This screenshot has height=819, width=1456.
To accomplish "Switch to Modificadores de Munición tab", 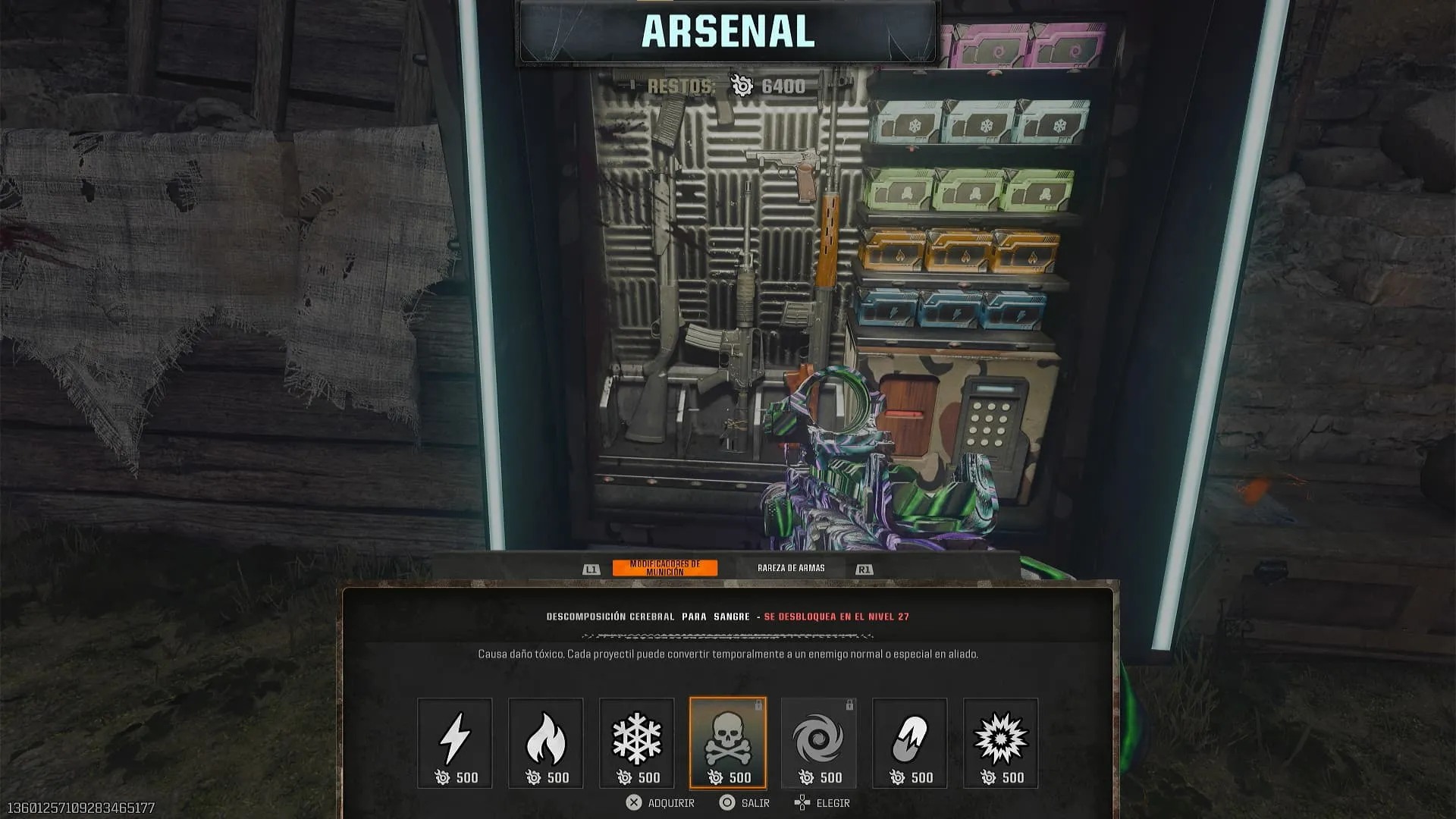I will coord(664,568).
